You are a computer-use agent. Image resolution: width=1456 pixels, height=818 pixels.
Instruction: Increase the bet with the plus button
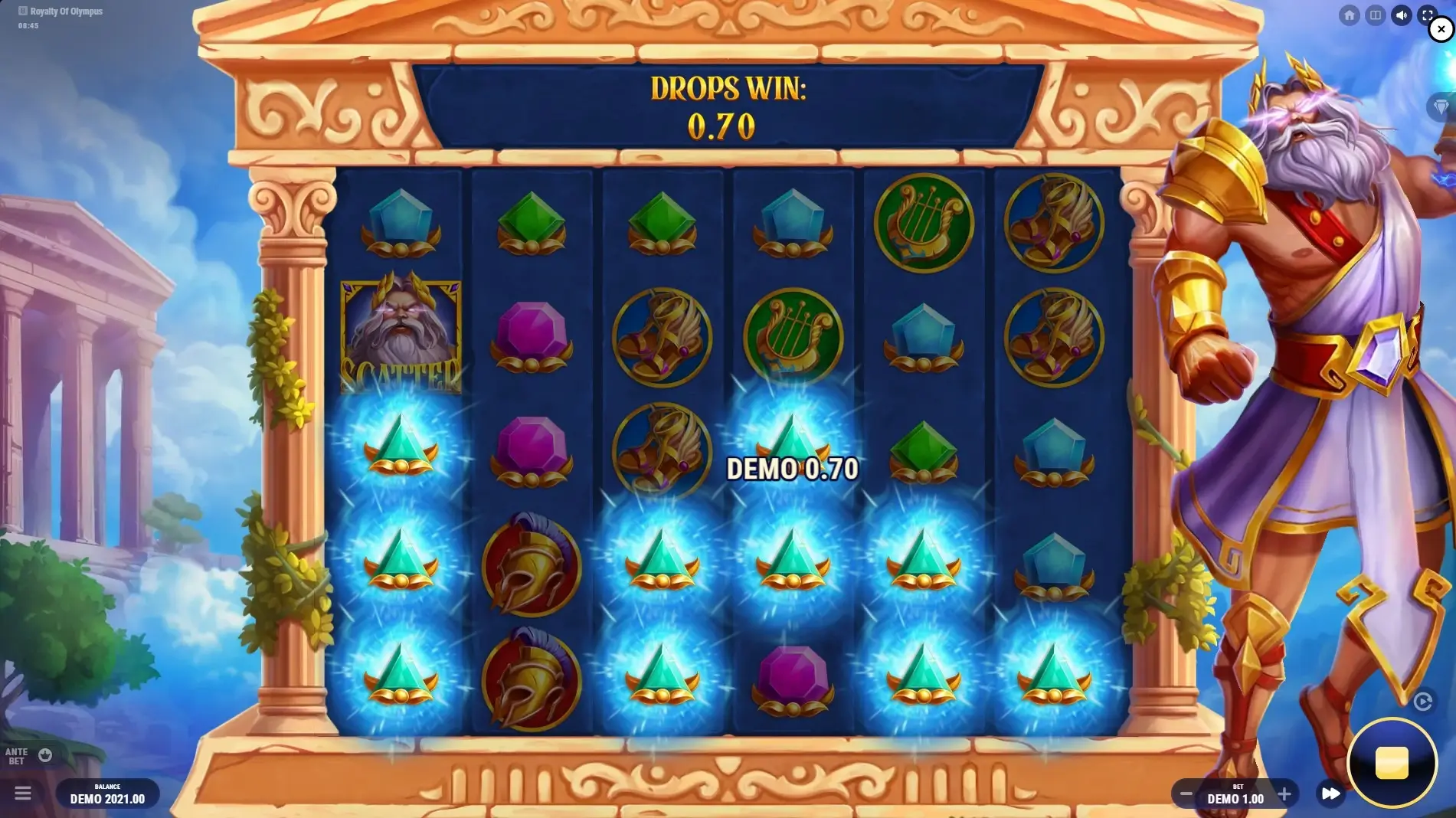[x=1284, y=794]
